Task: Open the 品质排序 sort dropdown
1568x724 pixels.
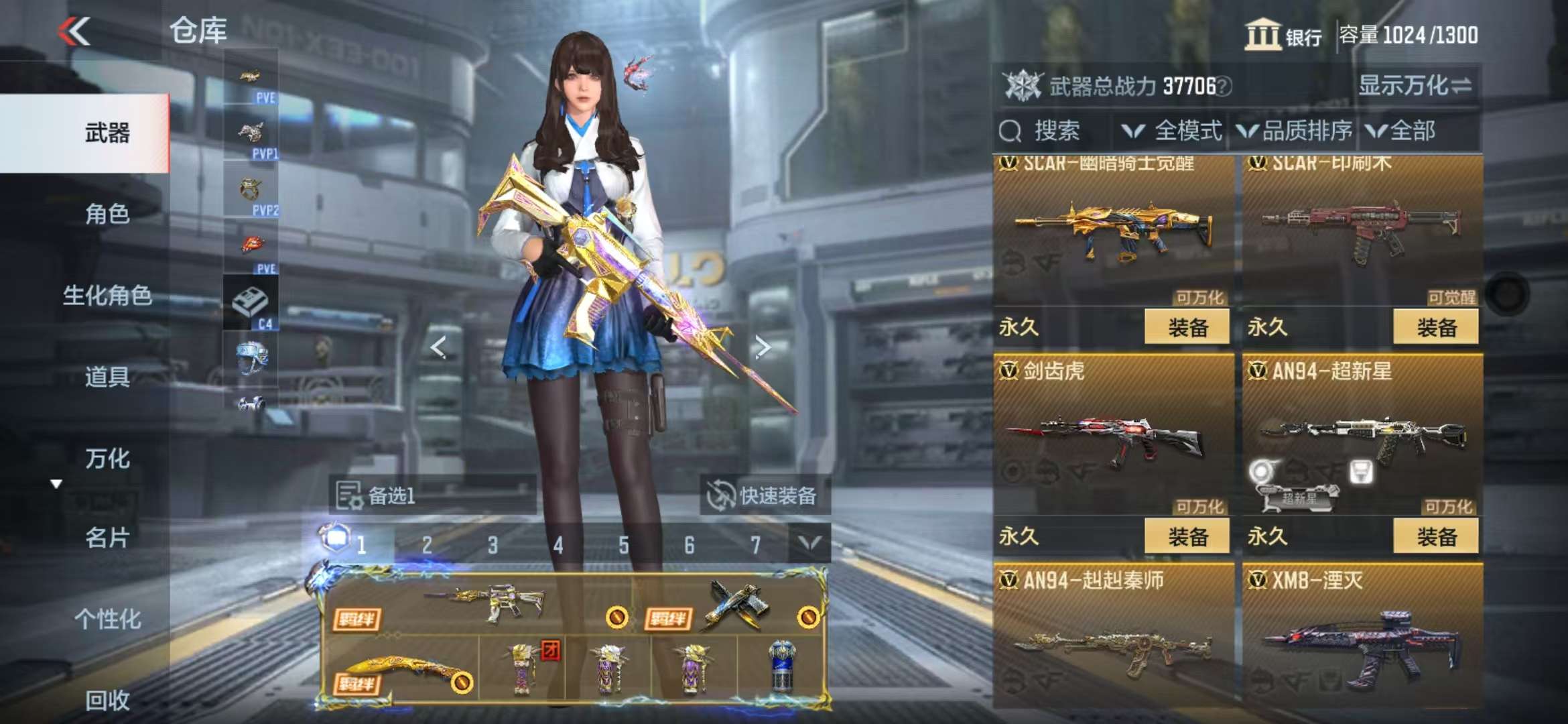Action: (1295, 131)
